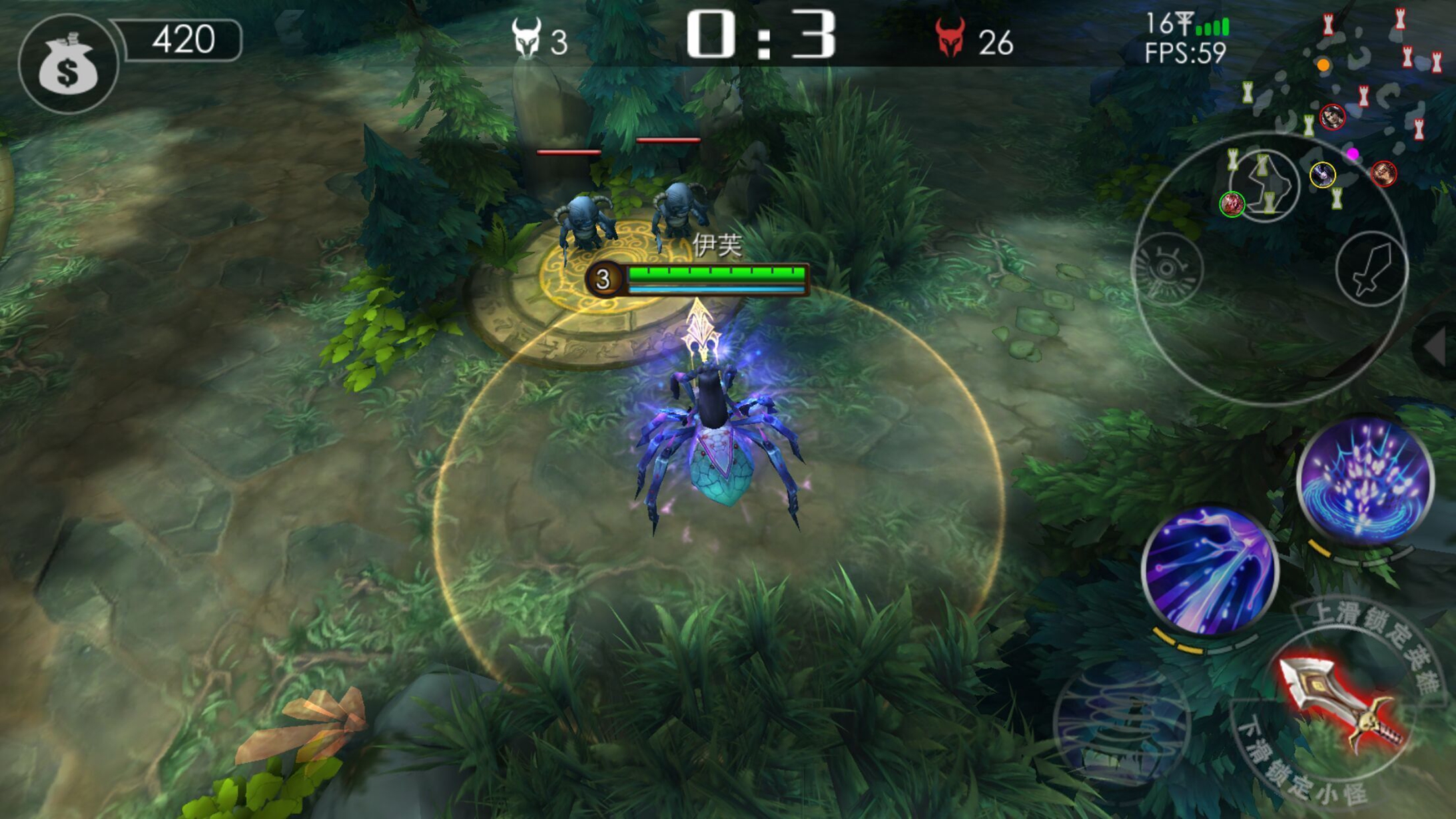
Task: Tap the 下滑锁定小怪 lock-minion label
Action: click(1297, 767)
